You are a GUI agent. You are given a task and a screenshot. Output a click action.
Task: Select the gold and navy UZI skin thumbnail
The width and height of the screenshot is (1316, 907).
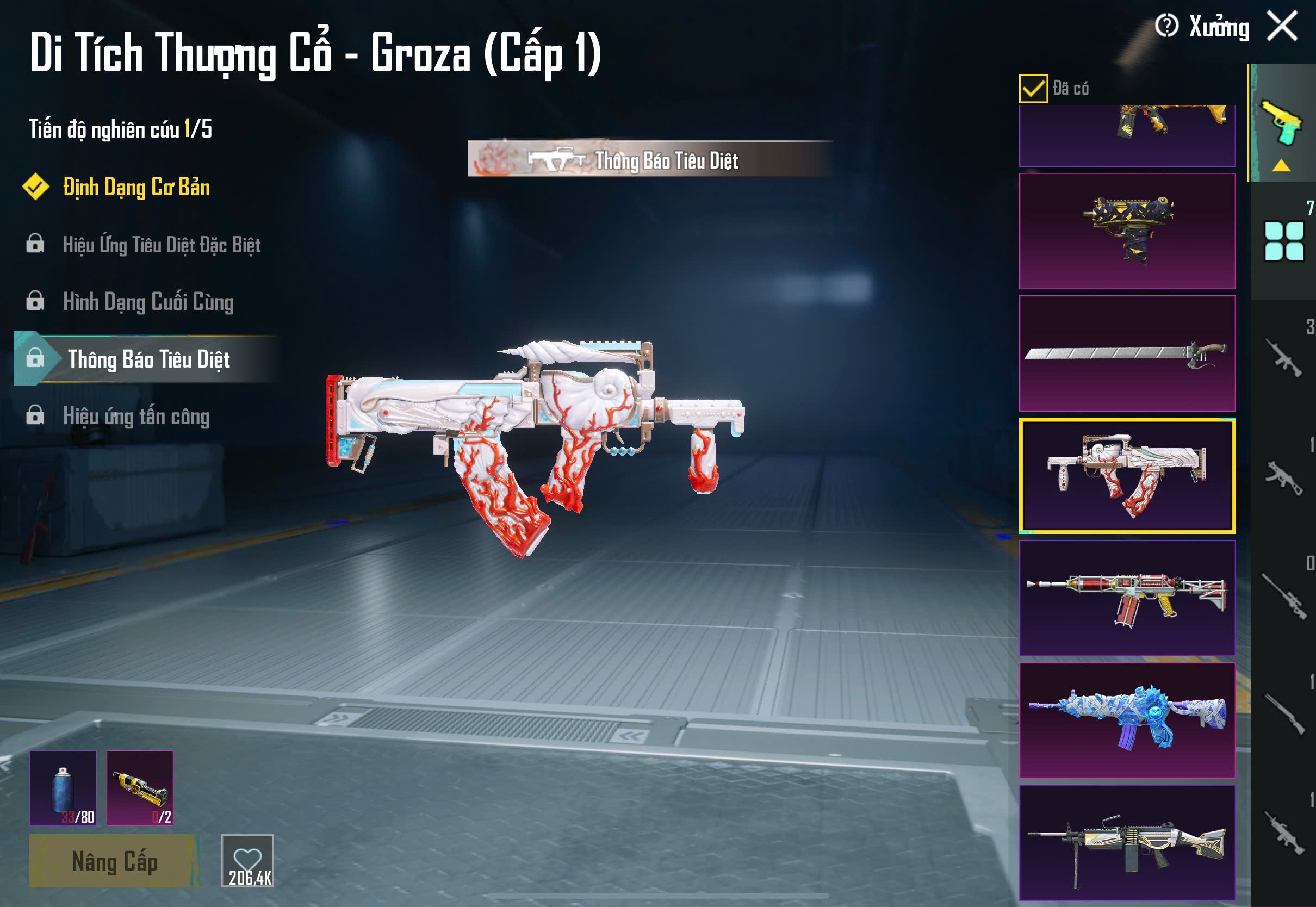pos(1127,231)
